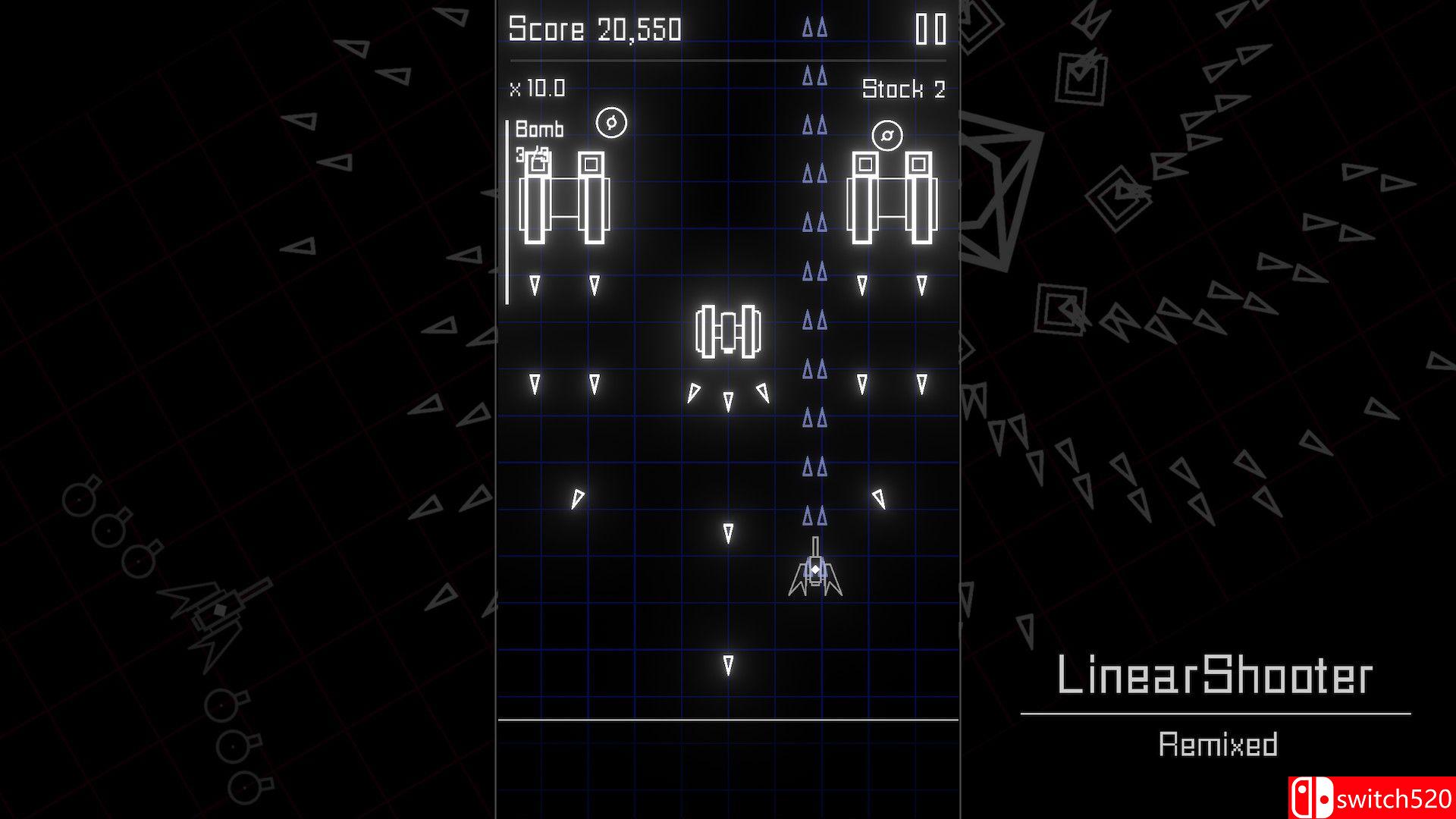Click the vertical Bomb gauge bar
Viewport: 1456px width, 819px height.
coord(507,209)
